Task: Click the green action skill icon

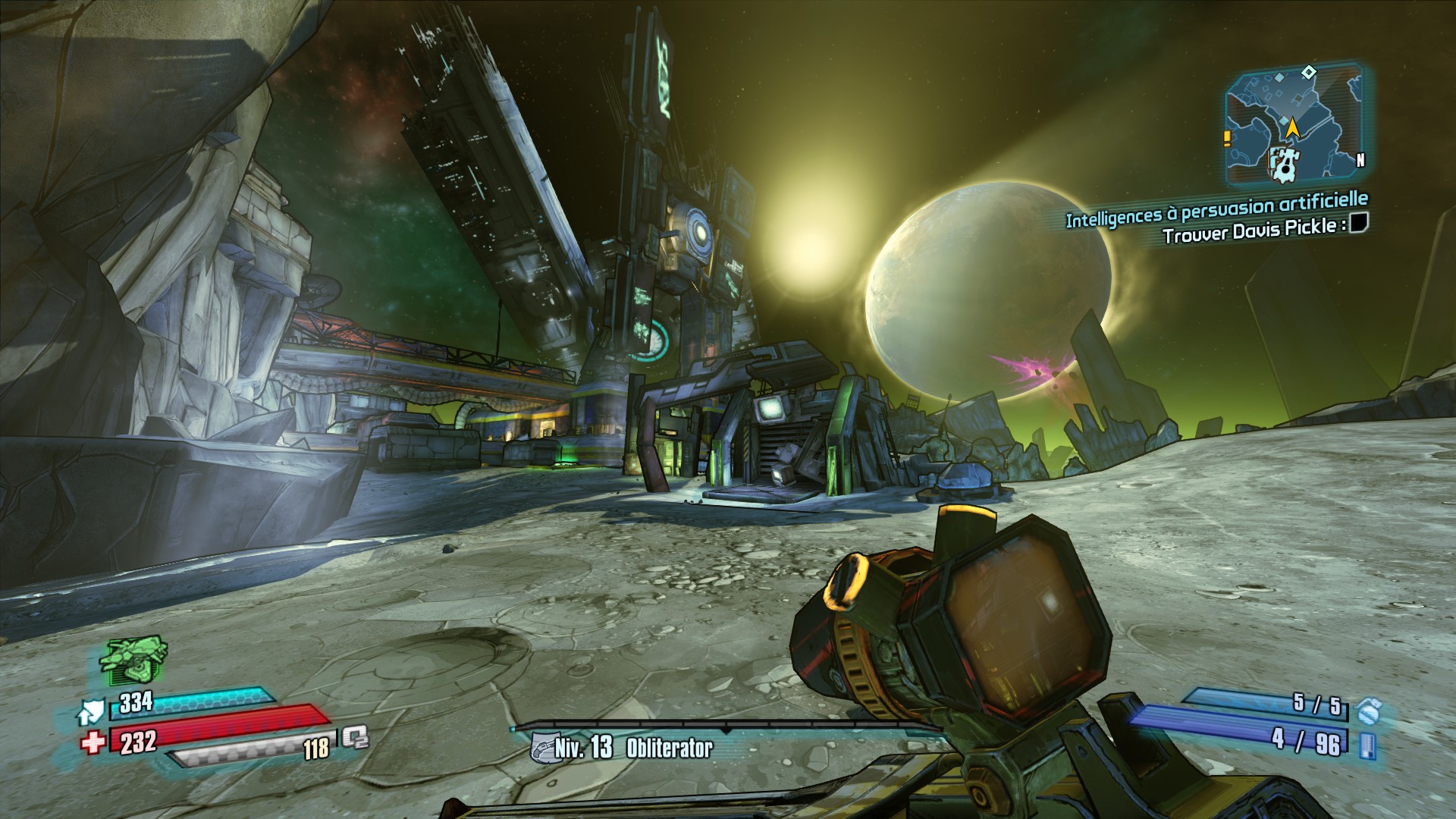Action: point(133,659)
